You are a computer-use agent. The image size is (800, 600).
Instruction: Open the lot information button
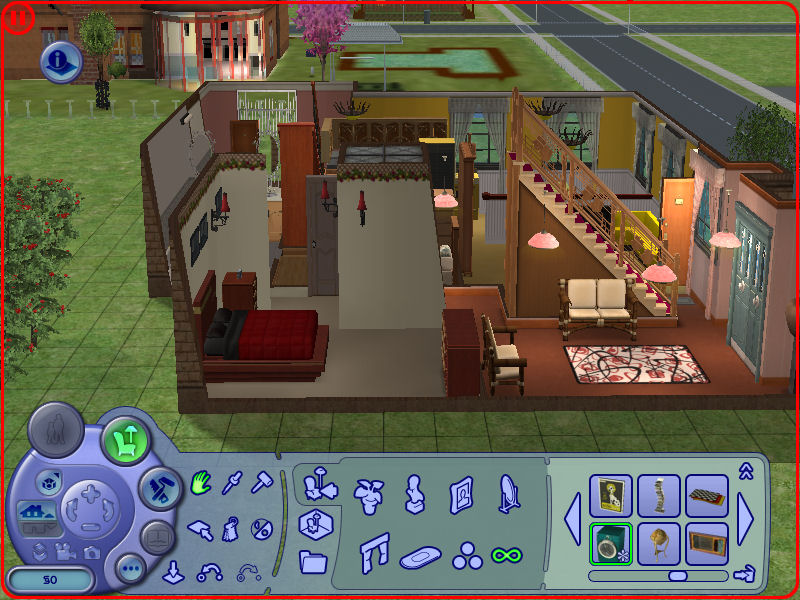[x=62, y=63]
